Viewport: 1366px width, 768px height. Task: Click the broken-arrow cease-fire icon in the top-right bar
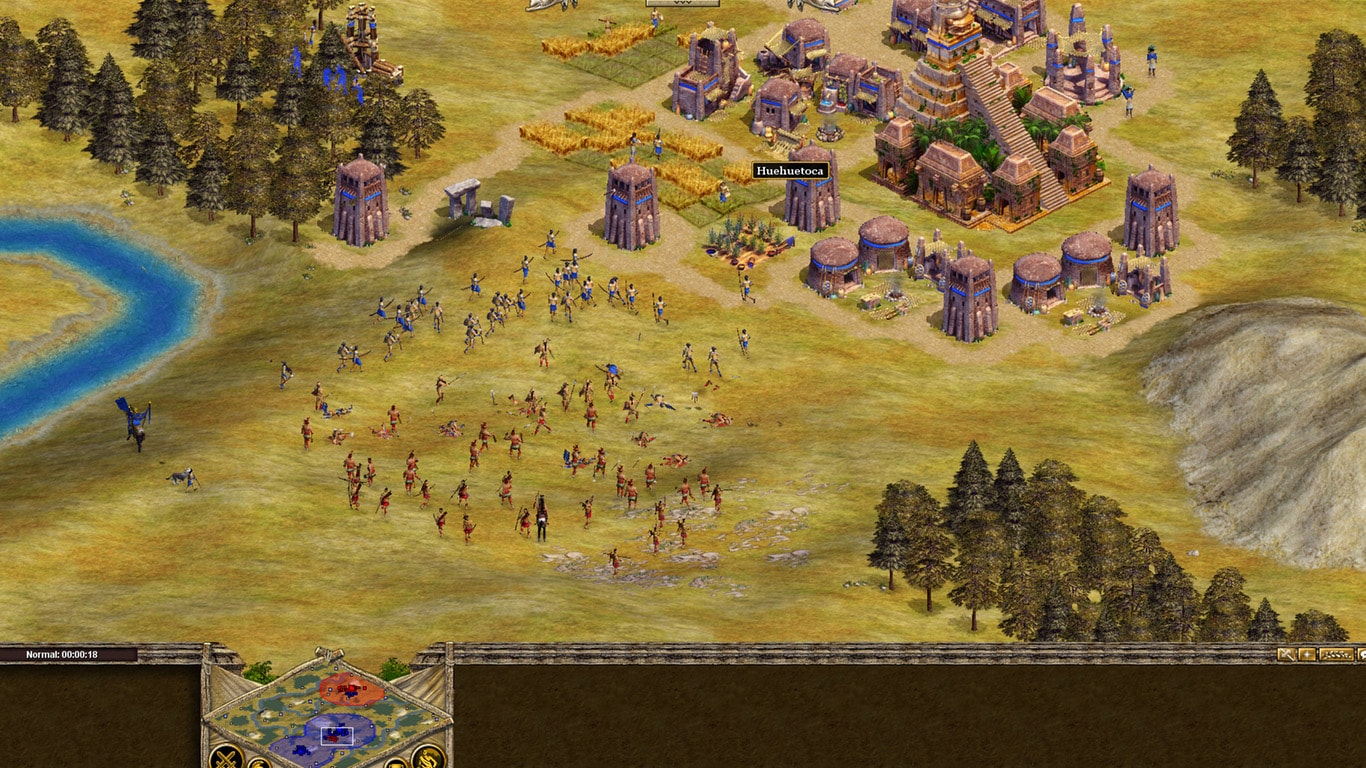point(1286,654)
